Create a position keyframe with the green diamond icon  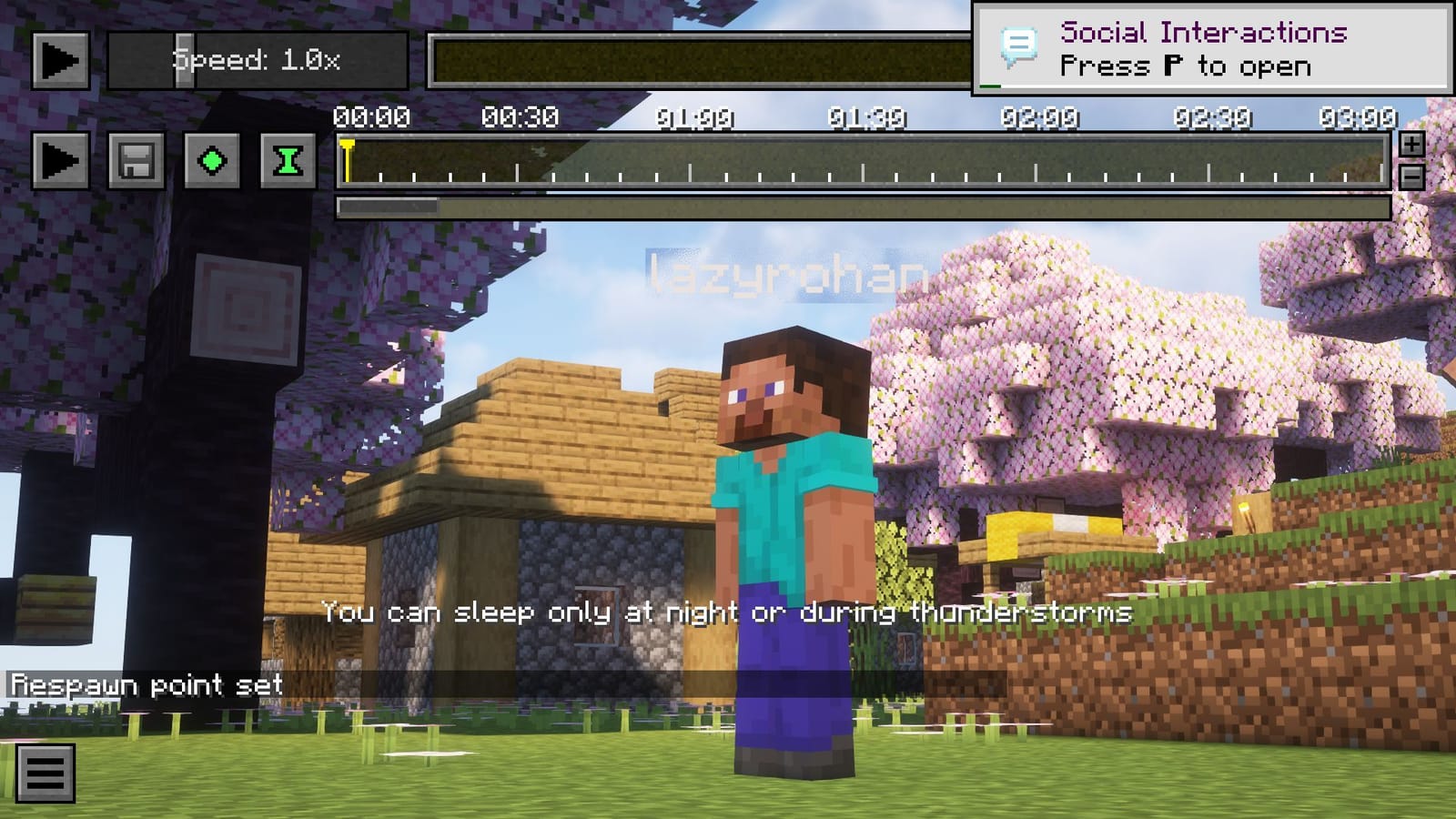click(212, 159)
